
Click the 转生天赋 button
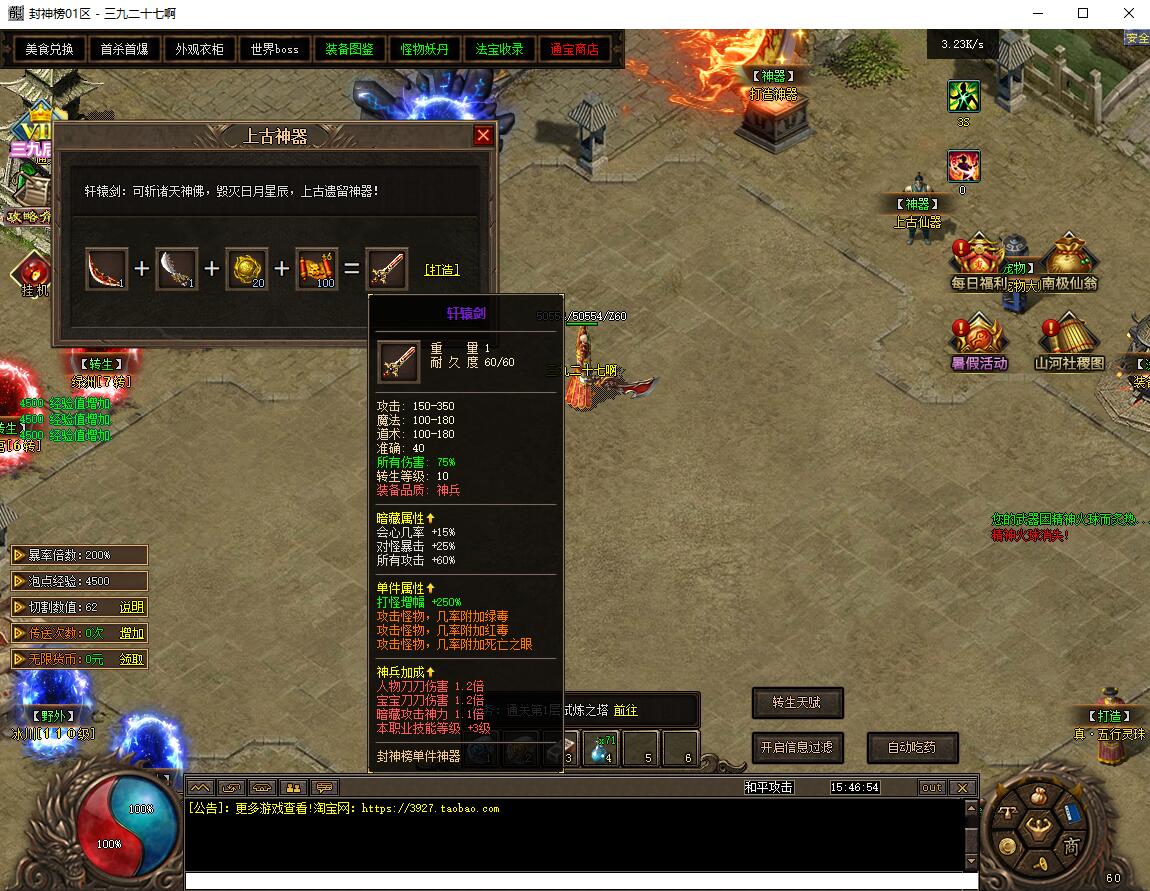tap(797, 703)
